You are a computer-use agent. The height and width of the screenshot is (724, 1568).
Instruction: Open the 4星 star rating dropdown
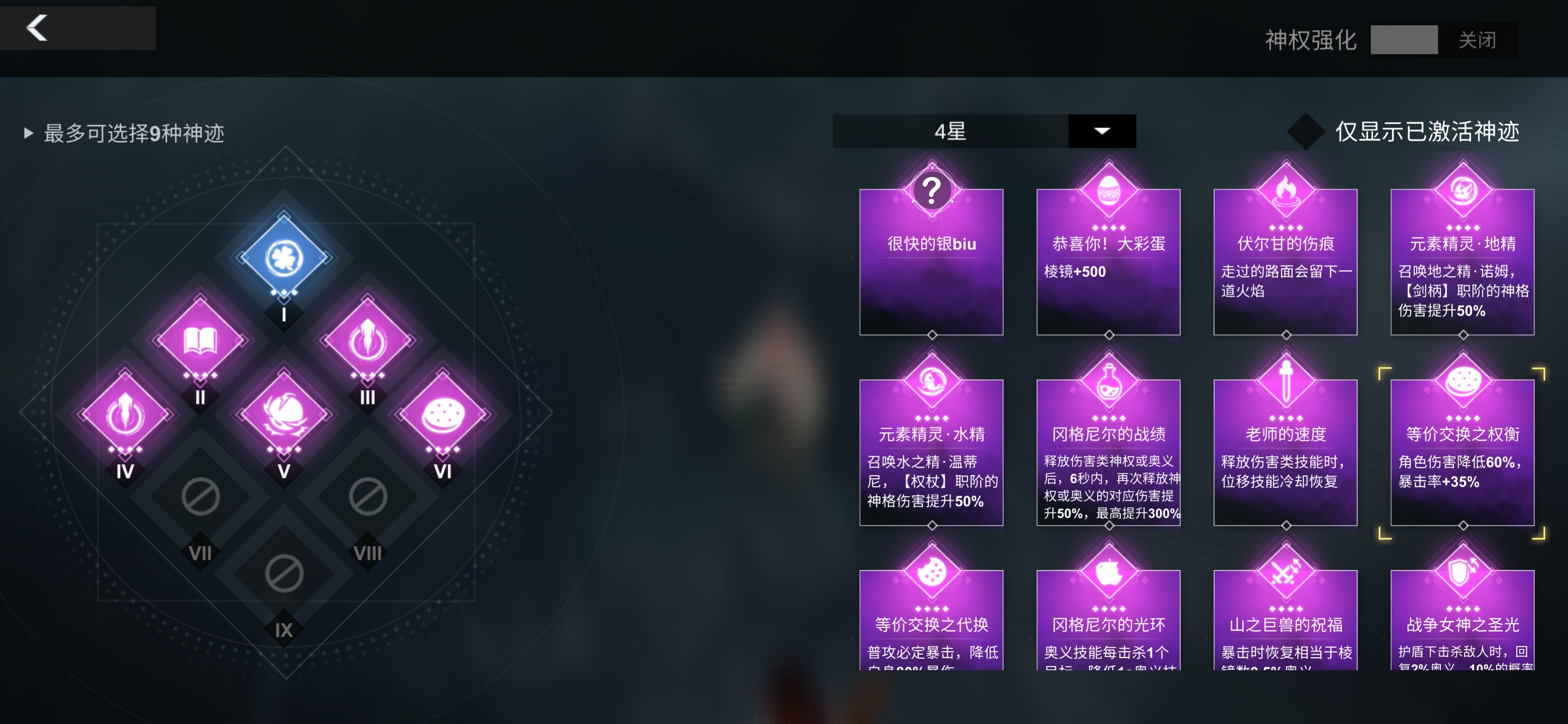(x=949, y=132)
